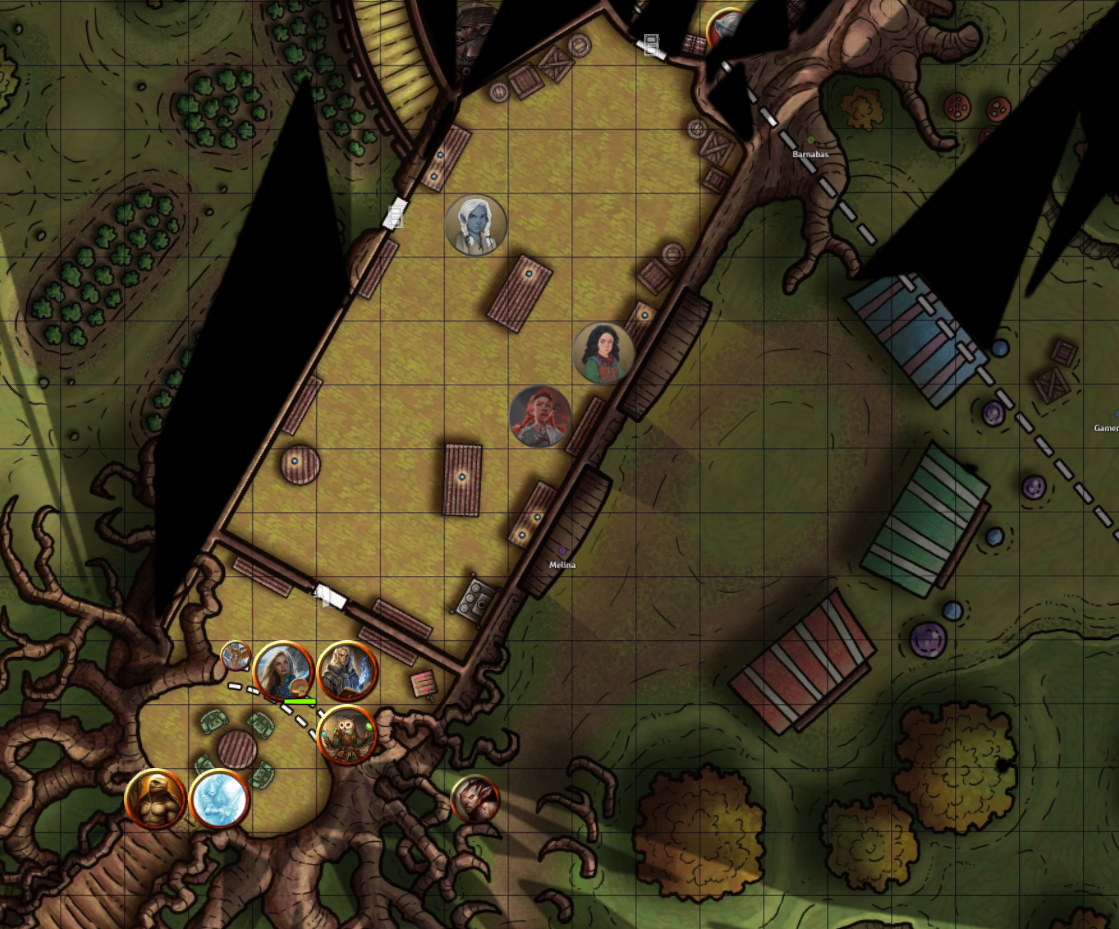This screenshot has width=1119, height=929.
Task: Select the blonde woman token with green bar
Action: point(284,671)
